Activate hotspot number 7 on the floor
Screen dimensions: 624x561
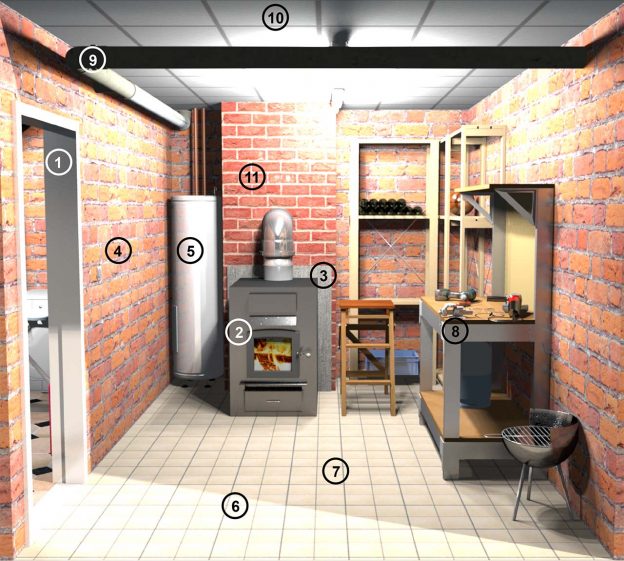336,469
